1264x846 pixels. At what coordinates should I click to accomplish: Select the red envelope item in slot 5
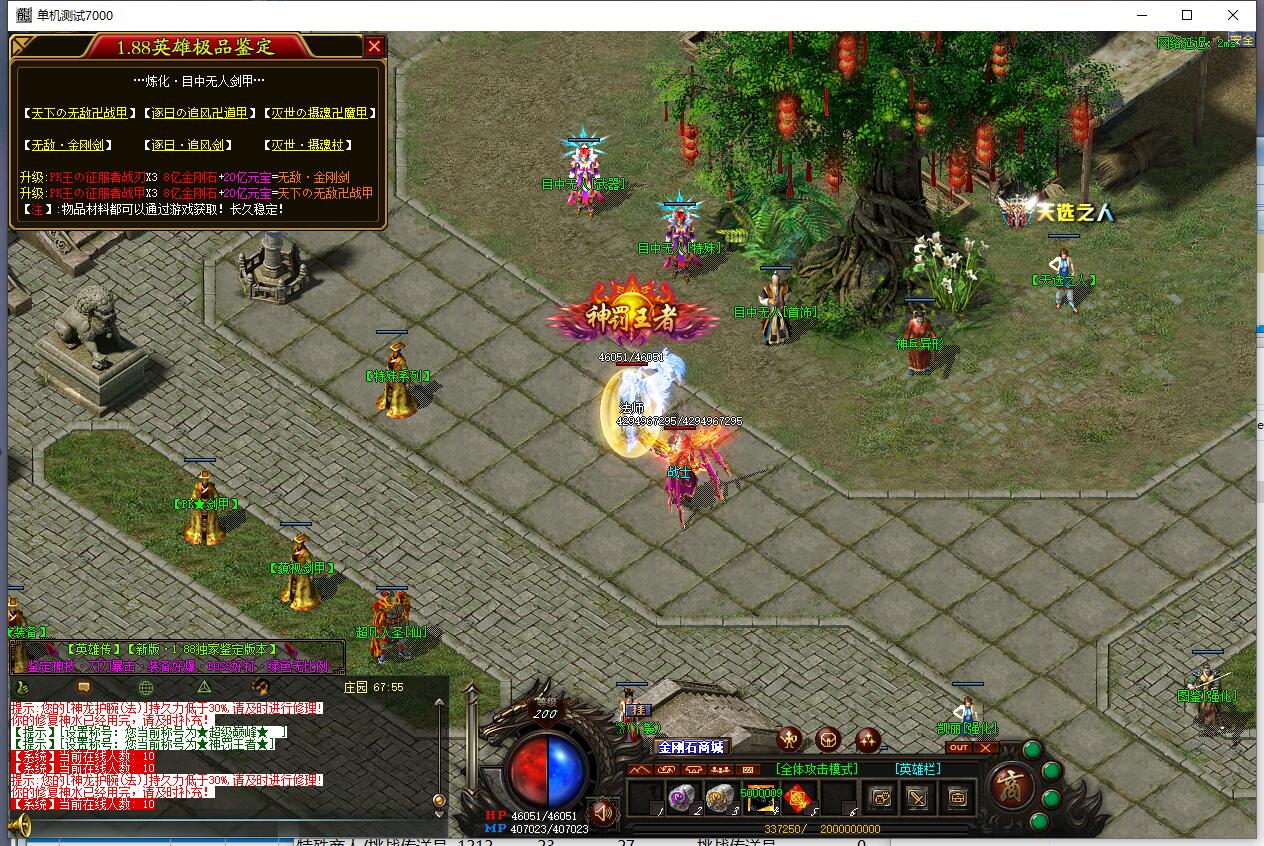click(x=796, y=798)
